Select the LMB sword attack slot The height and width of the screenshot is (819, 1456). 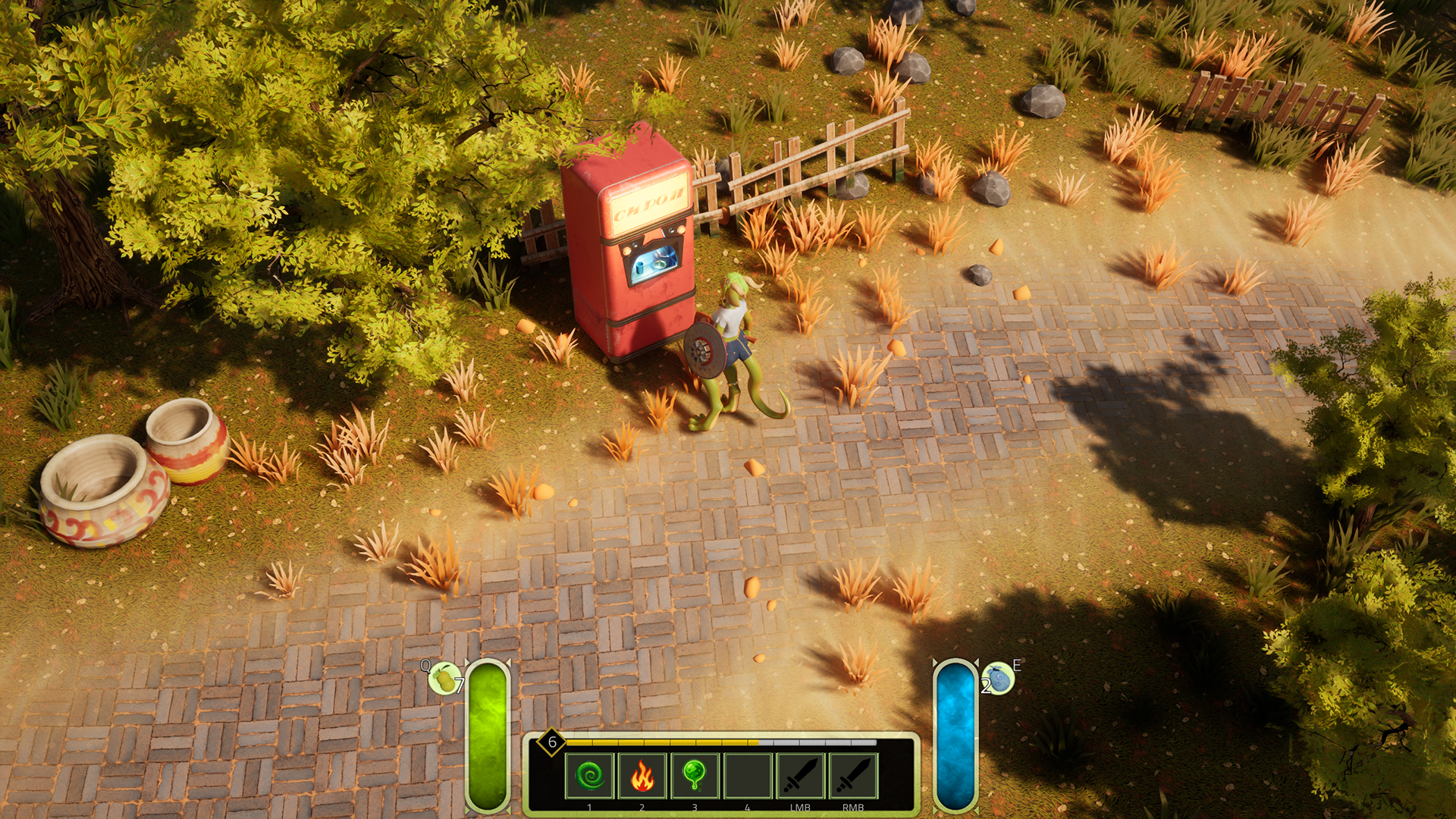(x=801, y=776)
